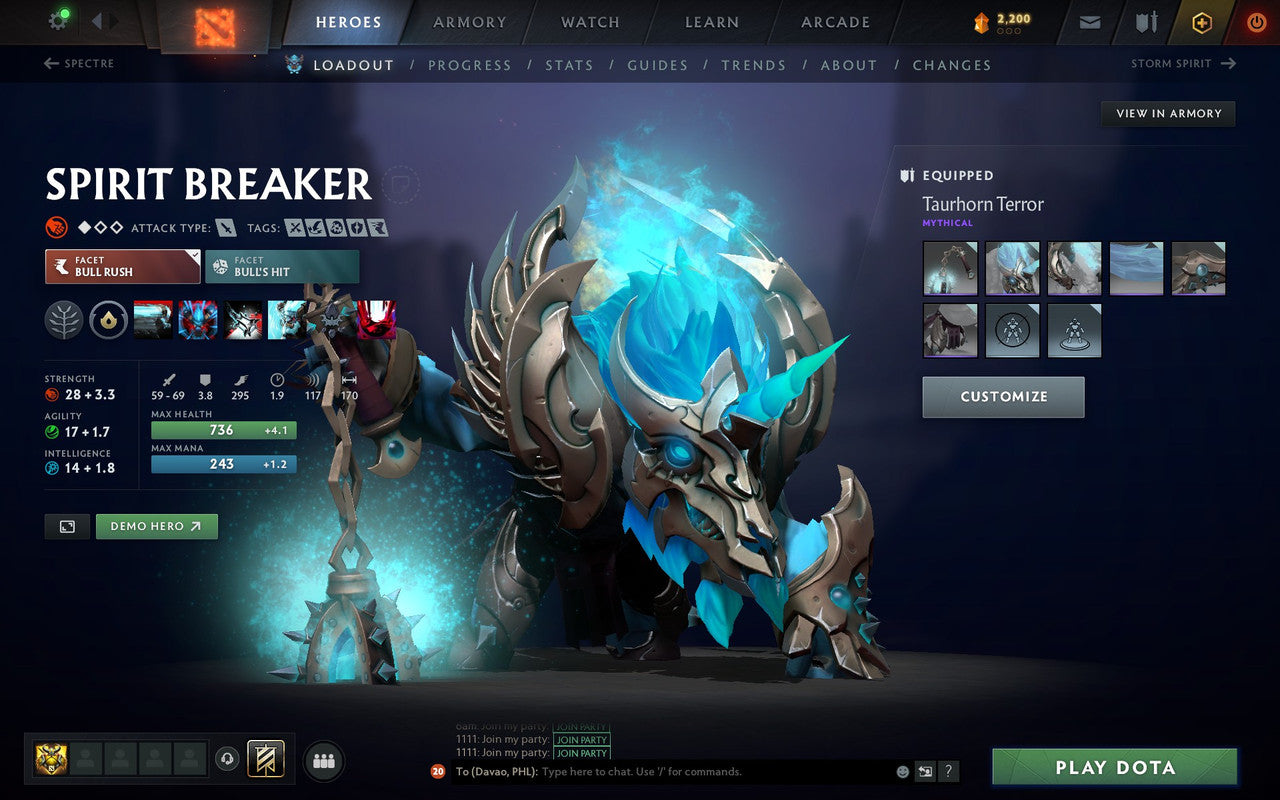Screen dimensions: 1280x800
Task: Select the Bull Rush facet
Action: (x=120, y=267)
